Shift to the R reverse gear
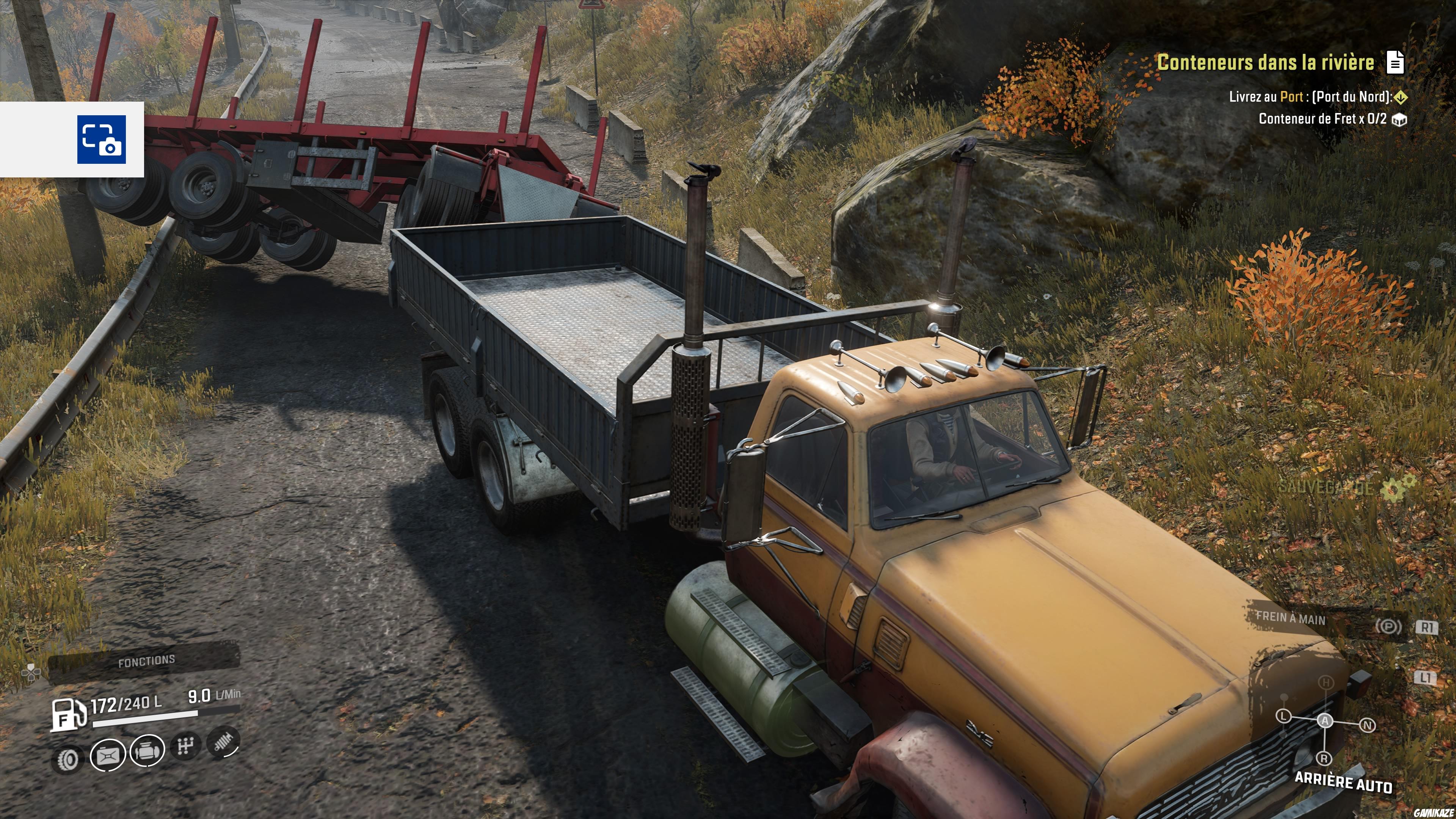Viewport: 1456px width, 819px height. click(x=1324, y=758)
